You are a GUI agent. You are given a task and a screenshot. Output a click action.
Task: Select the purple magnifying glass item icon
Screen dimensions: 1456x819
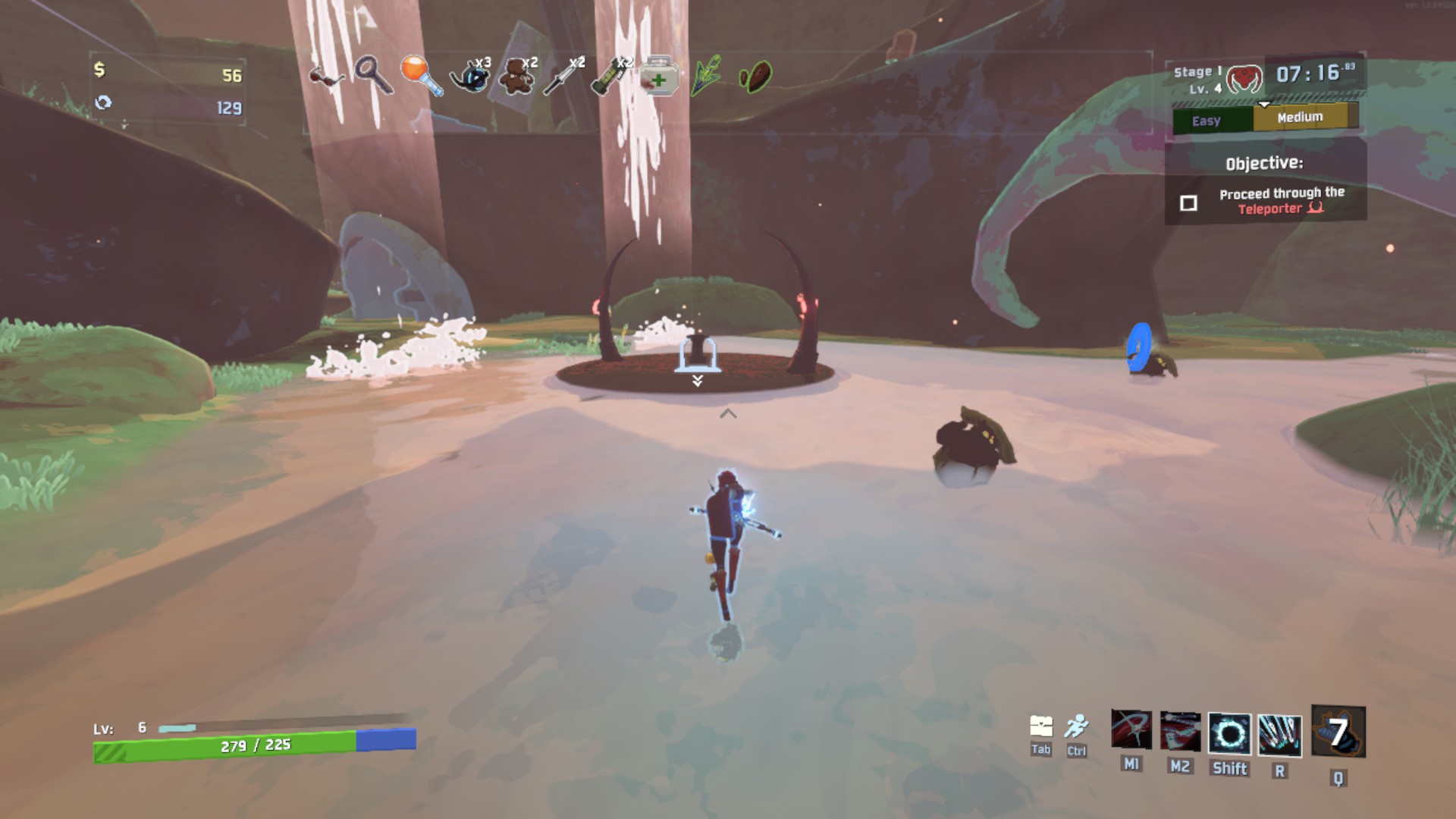[374, 75]
